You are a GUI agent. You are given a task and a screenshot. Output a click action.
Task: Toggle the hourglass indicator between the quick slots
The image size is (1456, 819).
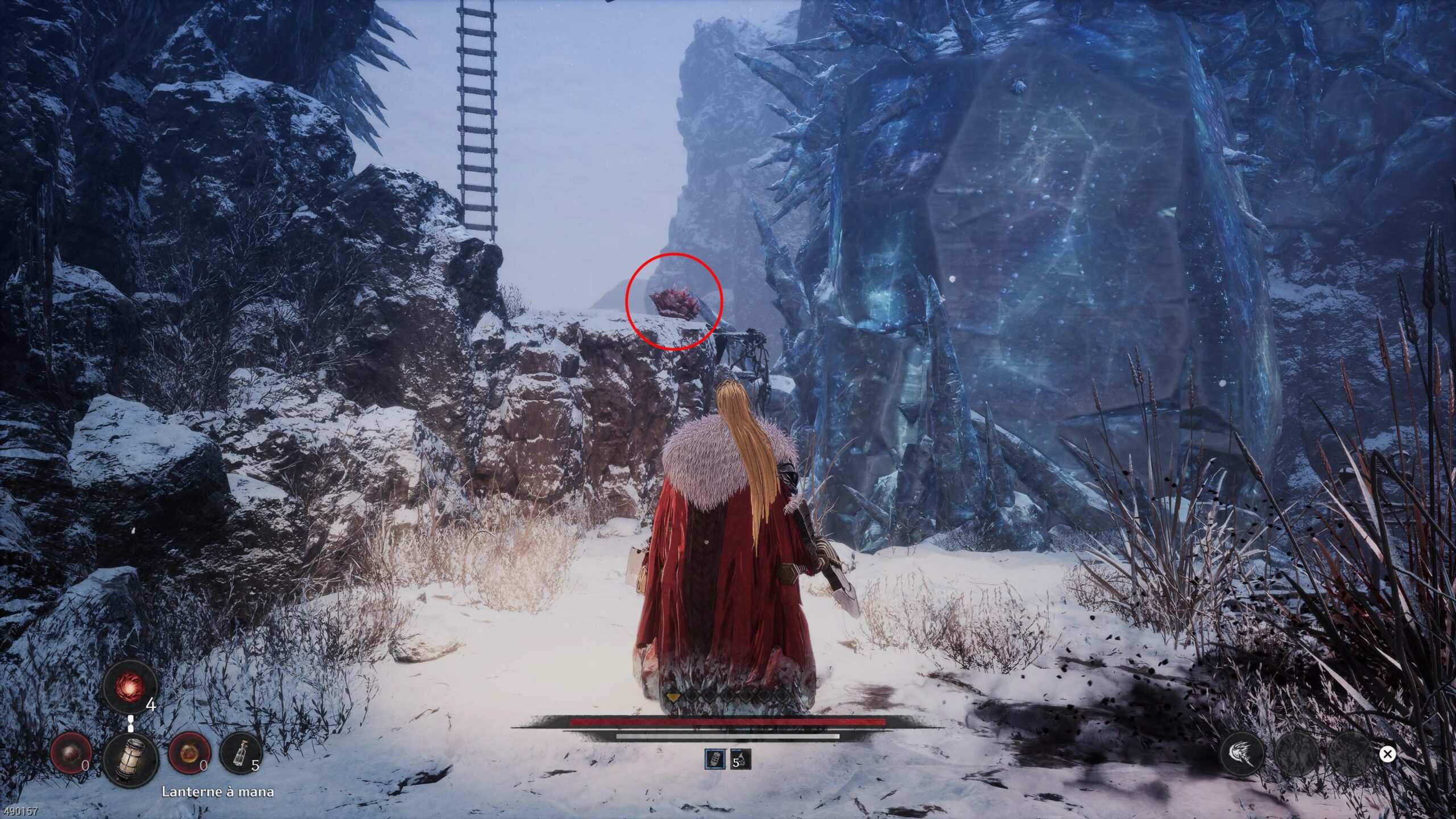coord(131,724)
